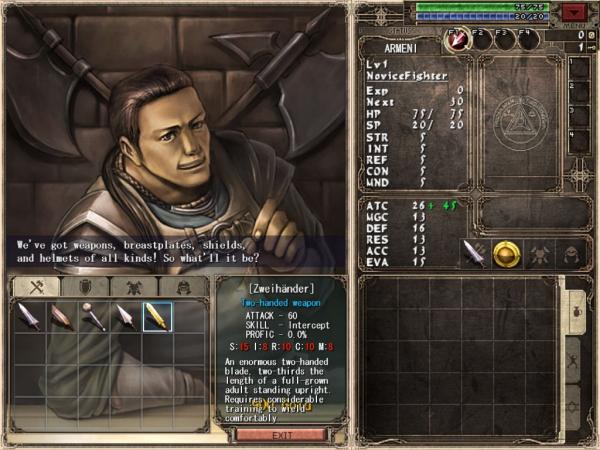Select the equipped golden round shield slot
The height and width of the screenshot is (450, 600).
pyautogui.click(x=506, y=253)
